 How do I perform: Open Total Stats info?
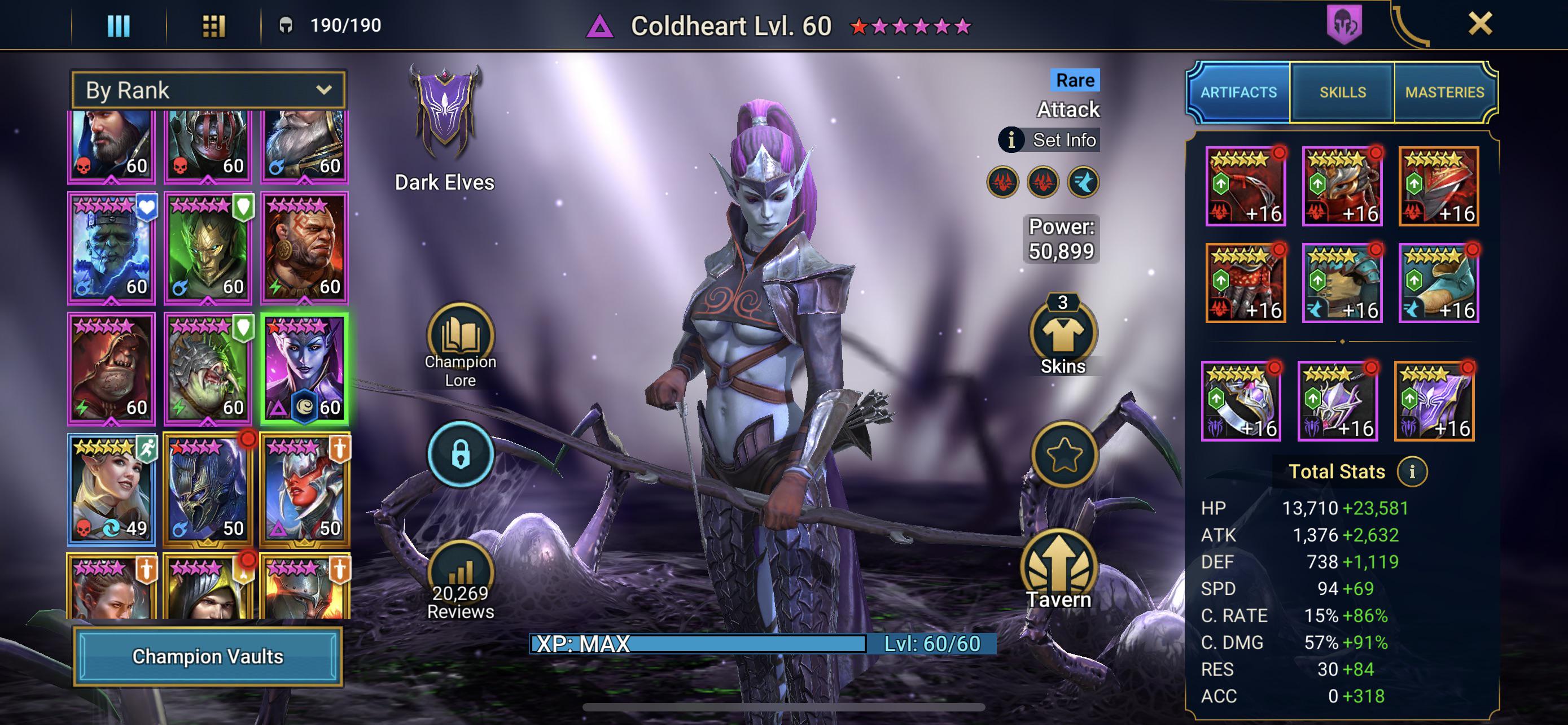1412,472
